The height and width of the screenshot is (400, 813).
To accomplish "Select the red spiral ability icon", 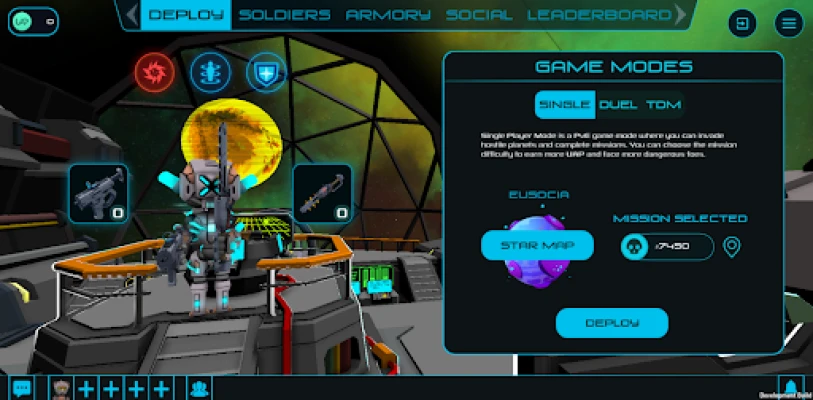I will coord(155,70).
